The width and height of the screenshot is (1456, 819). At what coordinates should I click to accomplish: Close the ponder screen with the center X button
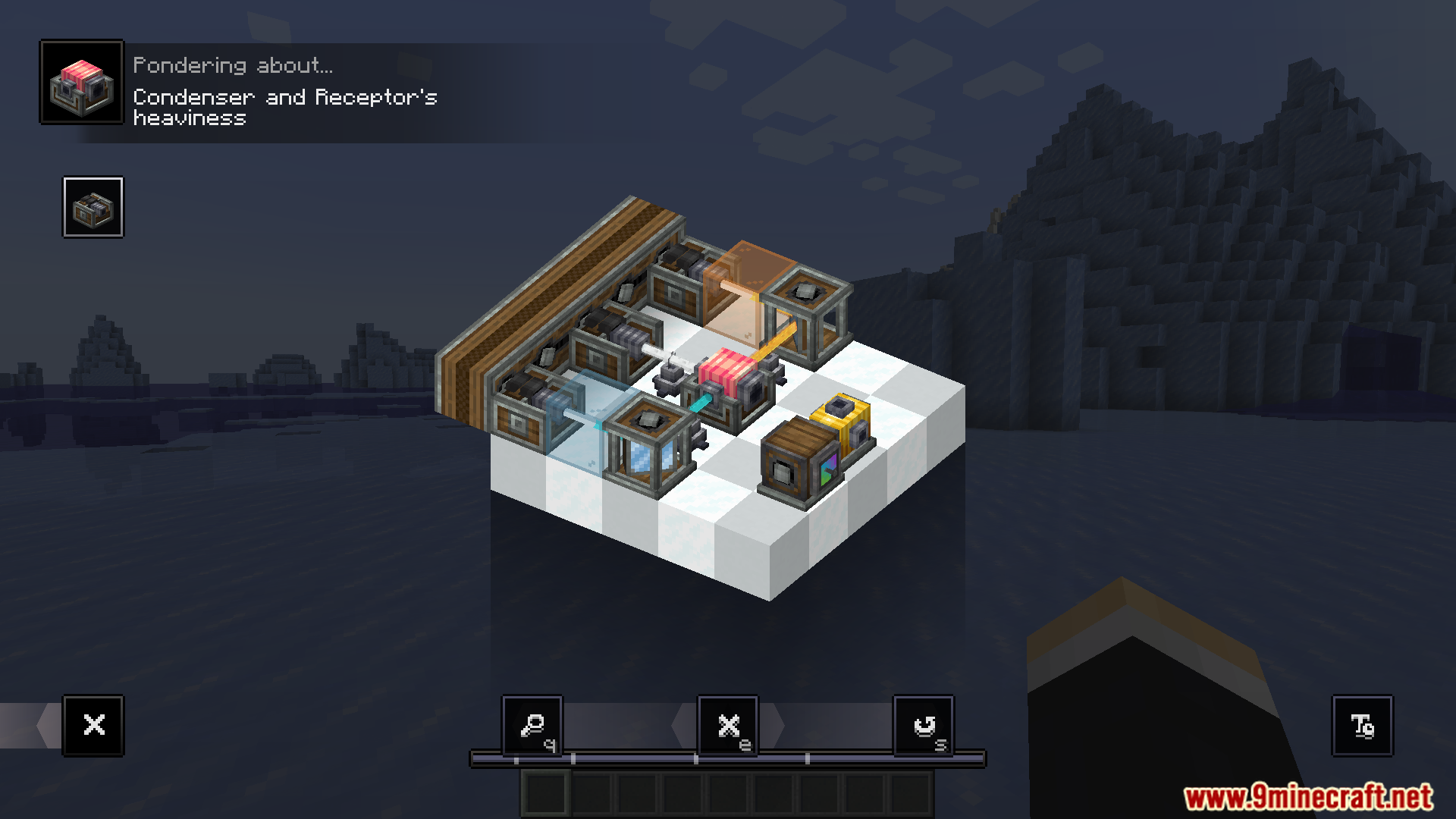pyautogui.click(x=728, y=726)
